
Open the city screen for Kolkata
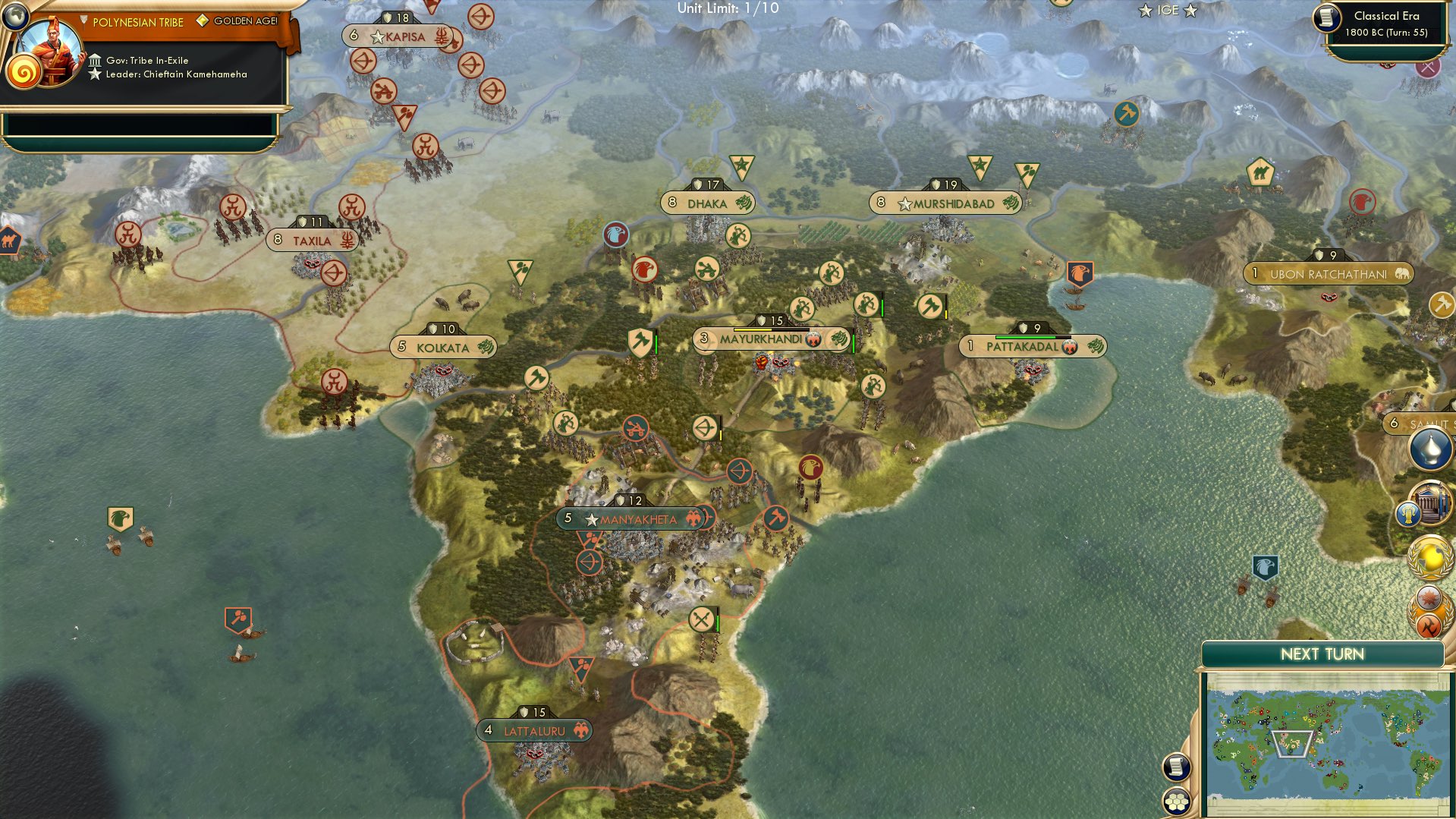click(x=444, y=346)
